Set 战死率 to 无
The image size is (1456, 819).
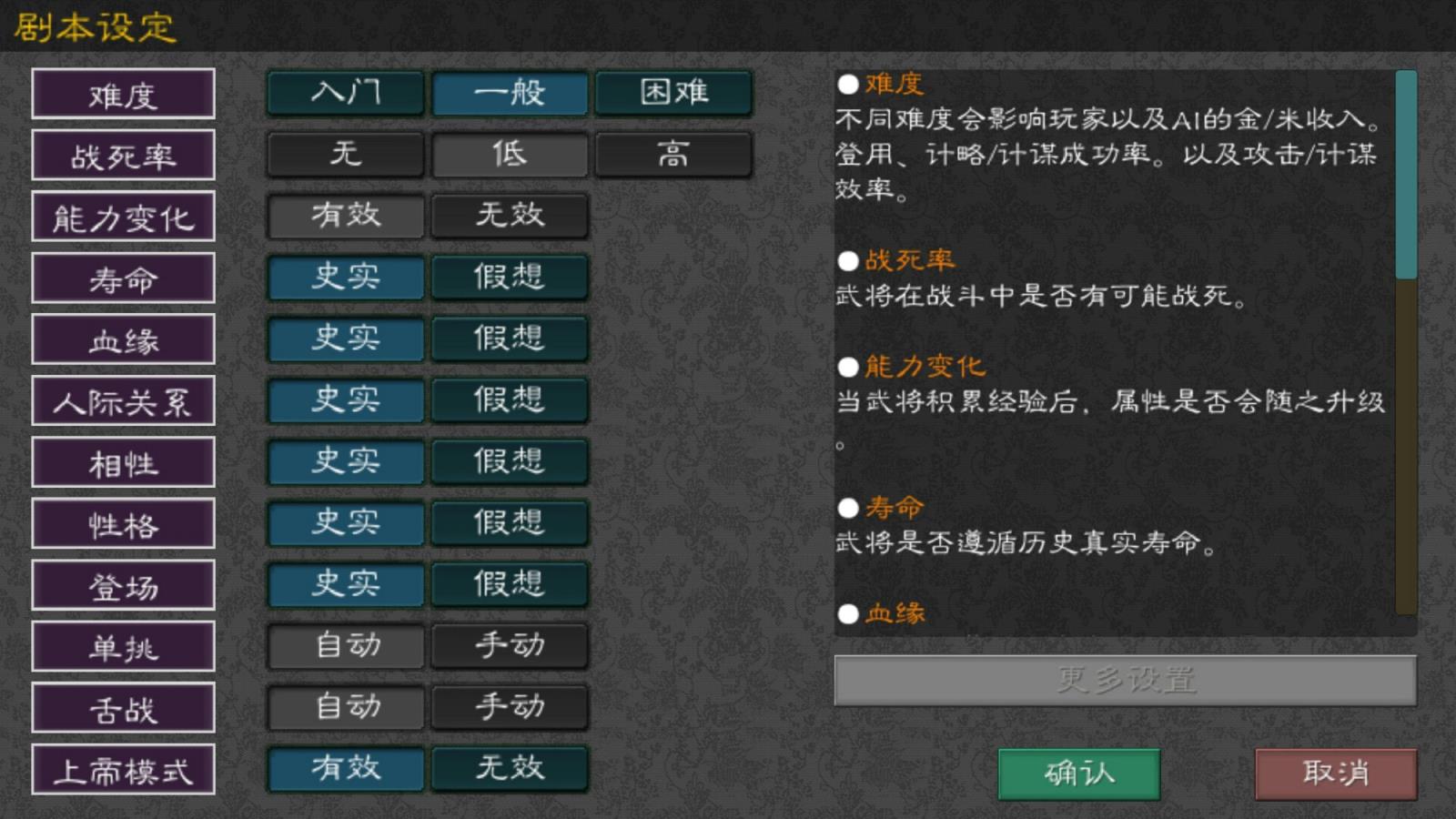[345, 155]
